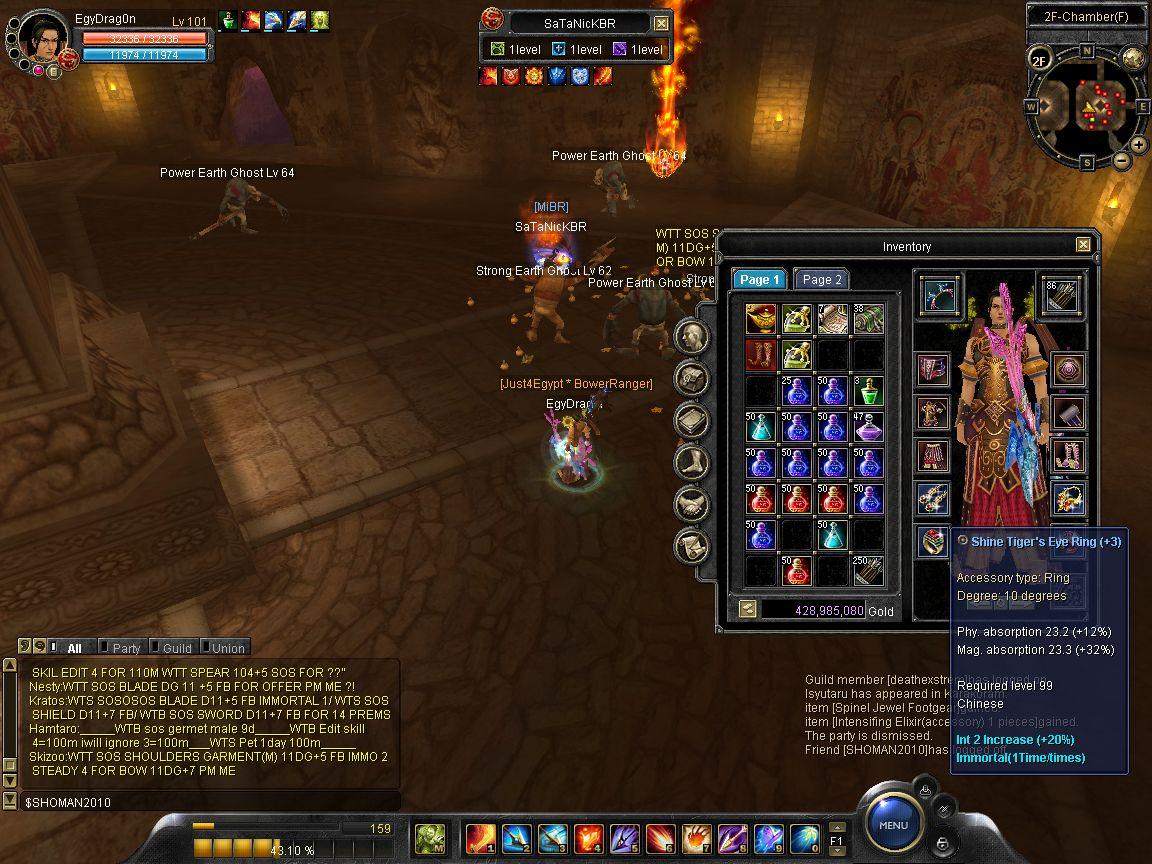
Task: Select the red boots inventory item
Action: tap(761, 355)
